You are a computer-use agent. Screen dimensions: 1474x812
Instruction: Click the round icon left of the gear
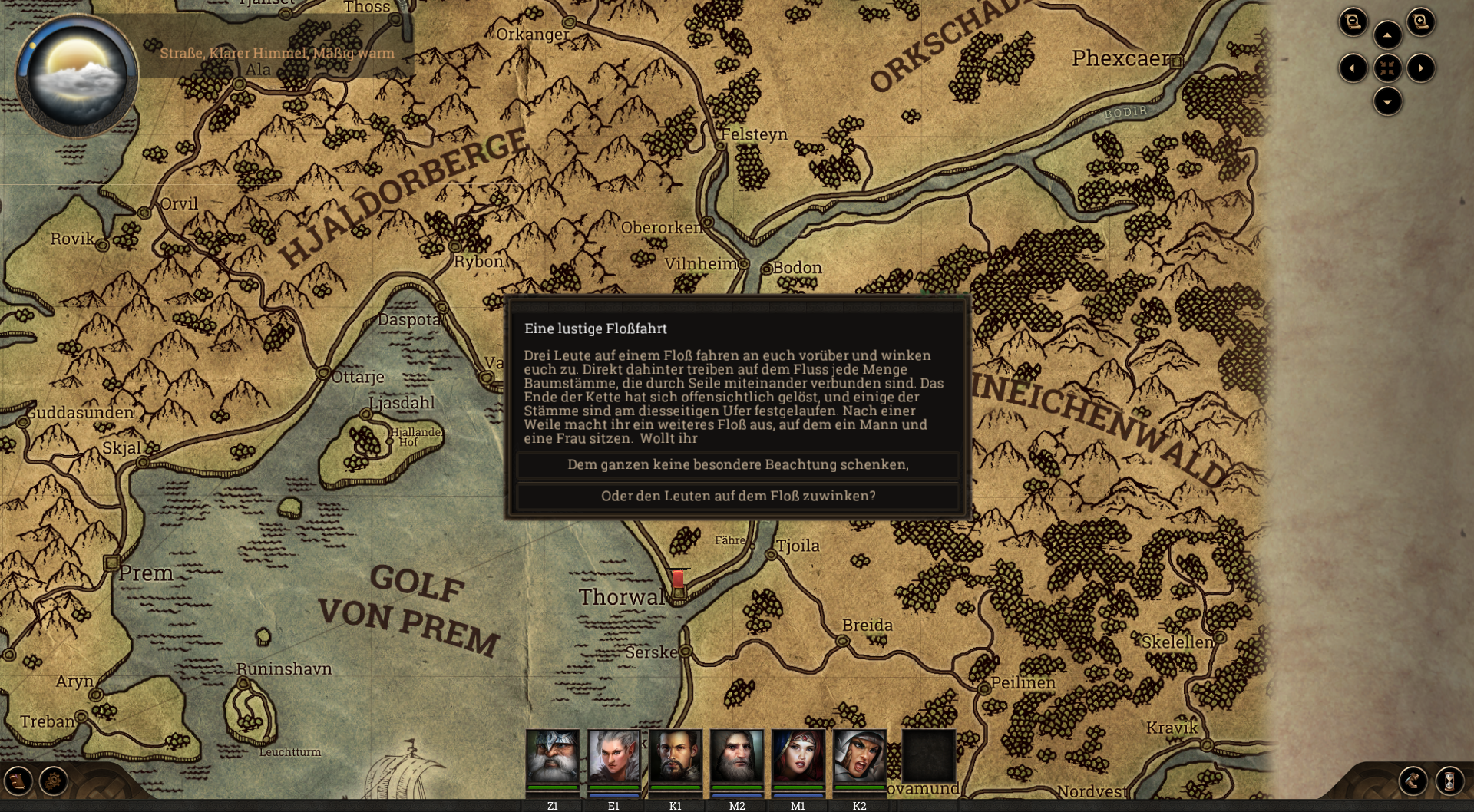[18, 781]
